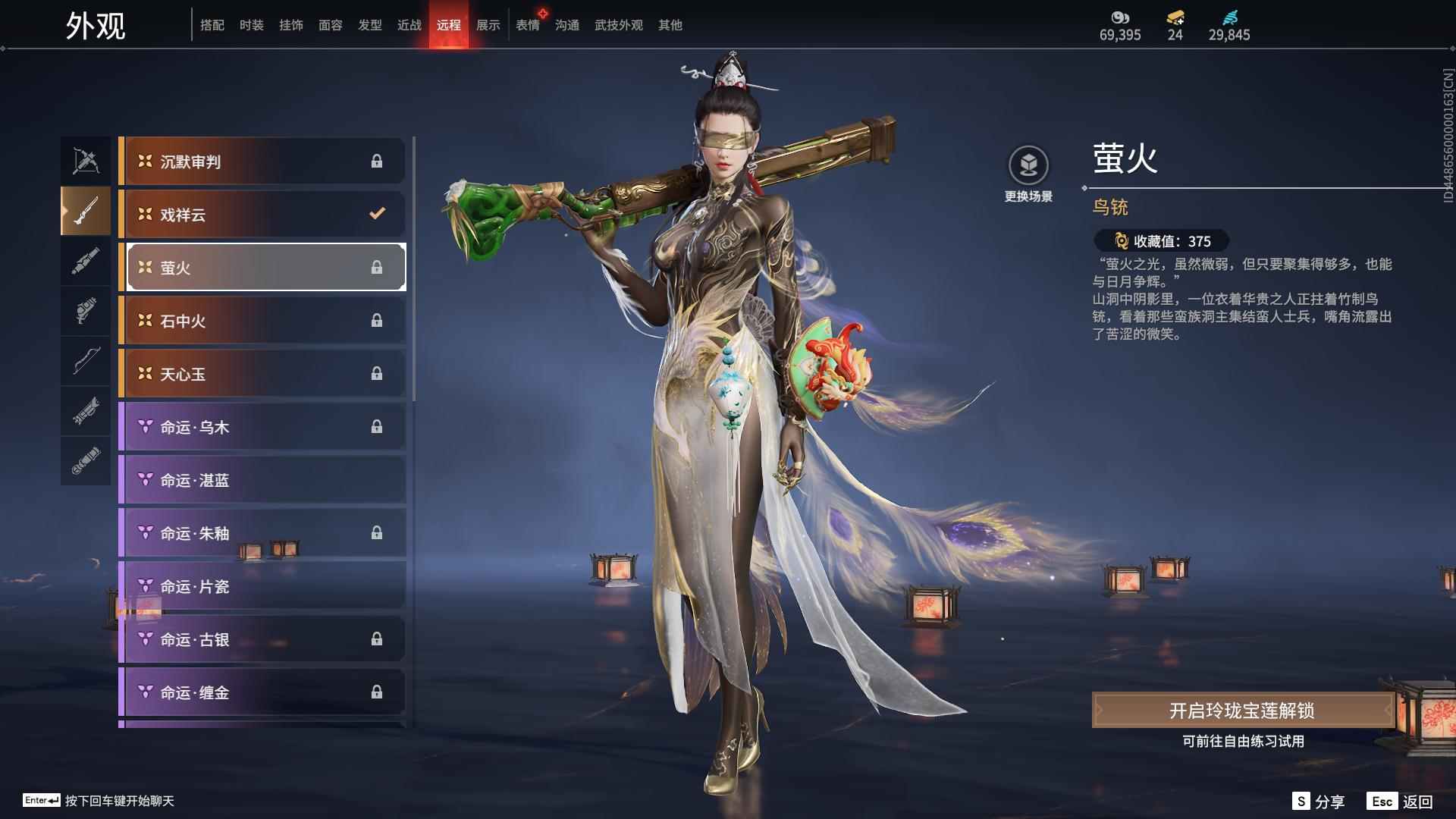This screenshot has height=819, width=1456.
Task: Select the bow weapon category icon
Action: 85,362
